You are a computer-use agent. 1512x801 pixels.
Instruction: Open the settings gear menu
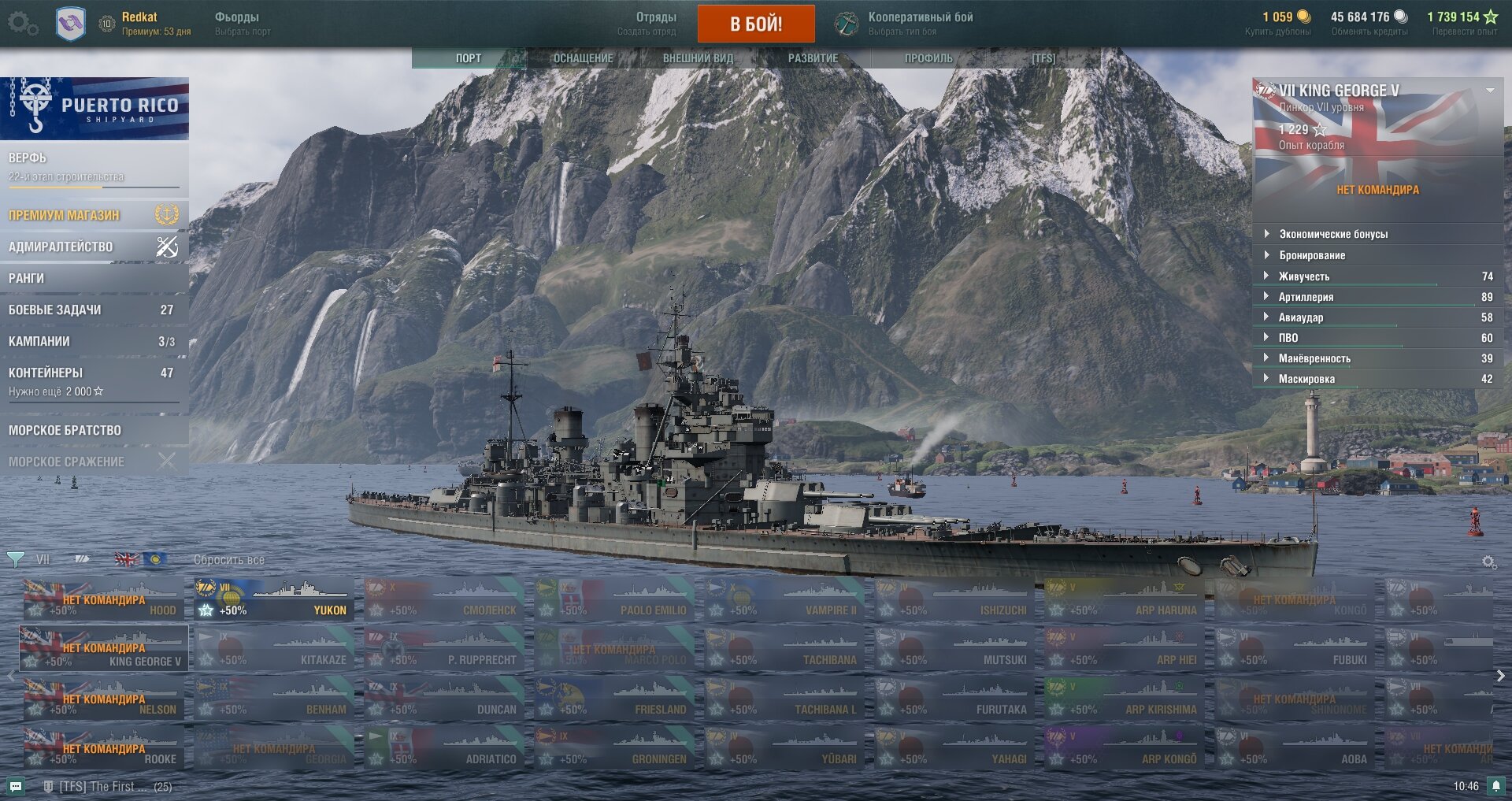tap(21, 24)
